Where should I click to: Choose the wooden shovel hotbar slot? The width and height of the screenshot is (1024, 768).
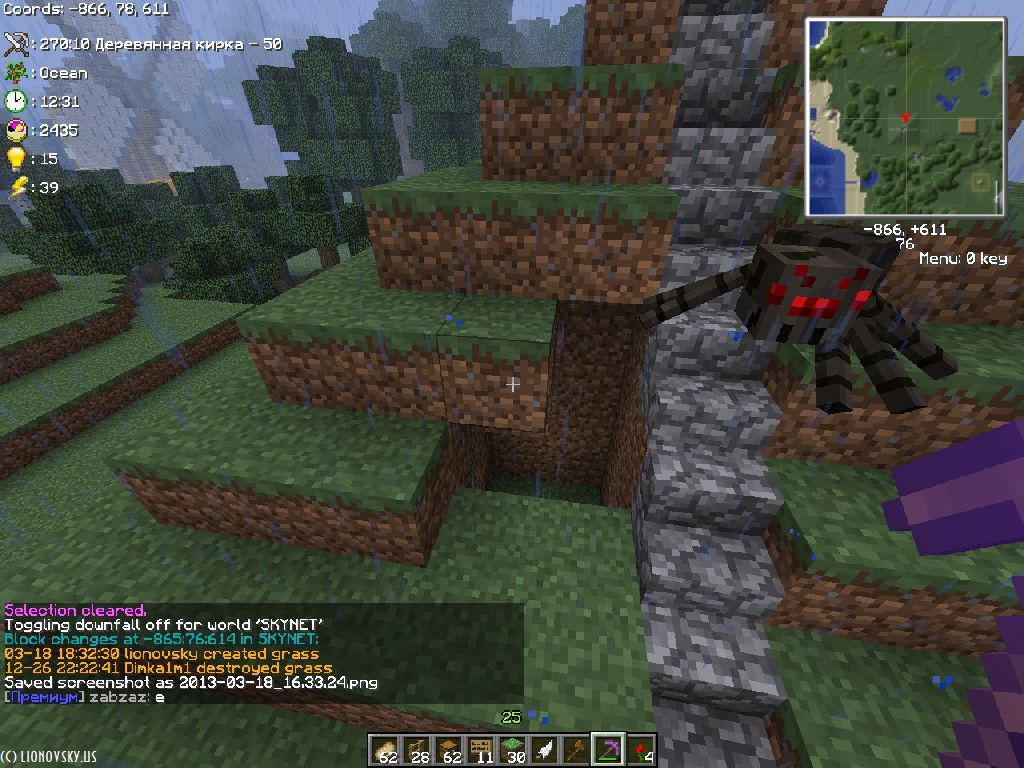(x=577, y=750)
